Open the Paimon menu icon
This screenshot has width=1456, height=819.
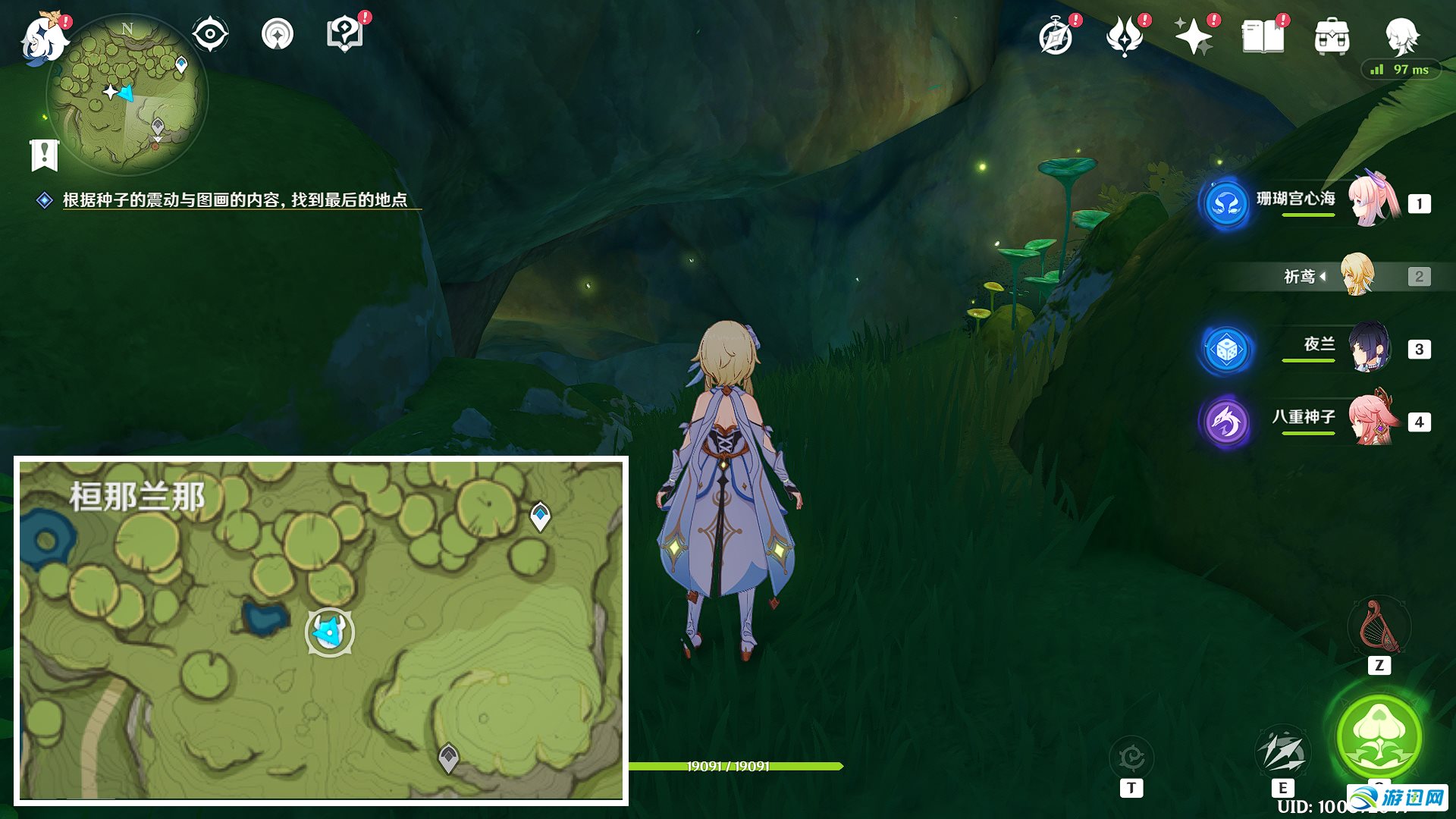click(x=42, y=36)
